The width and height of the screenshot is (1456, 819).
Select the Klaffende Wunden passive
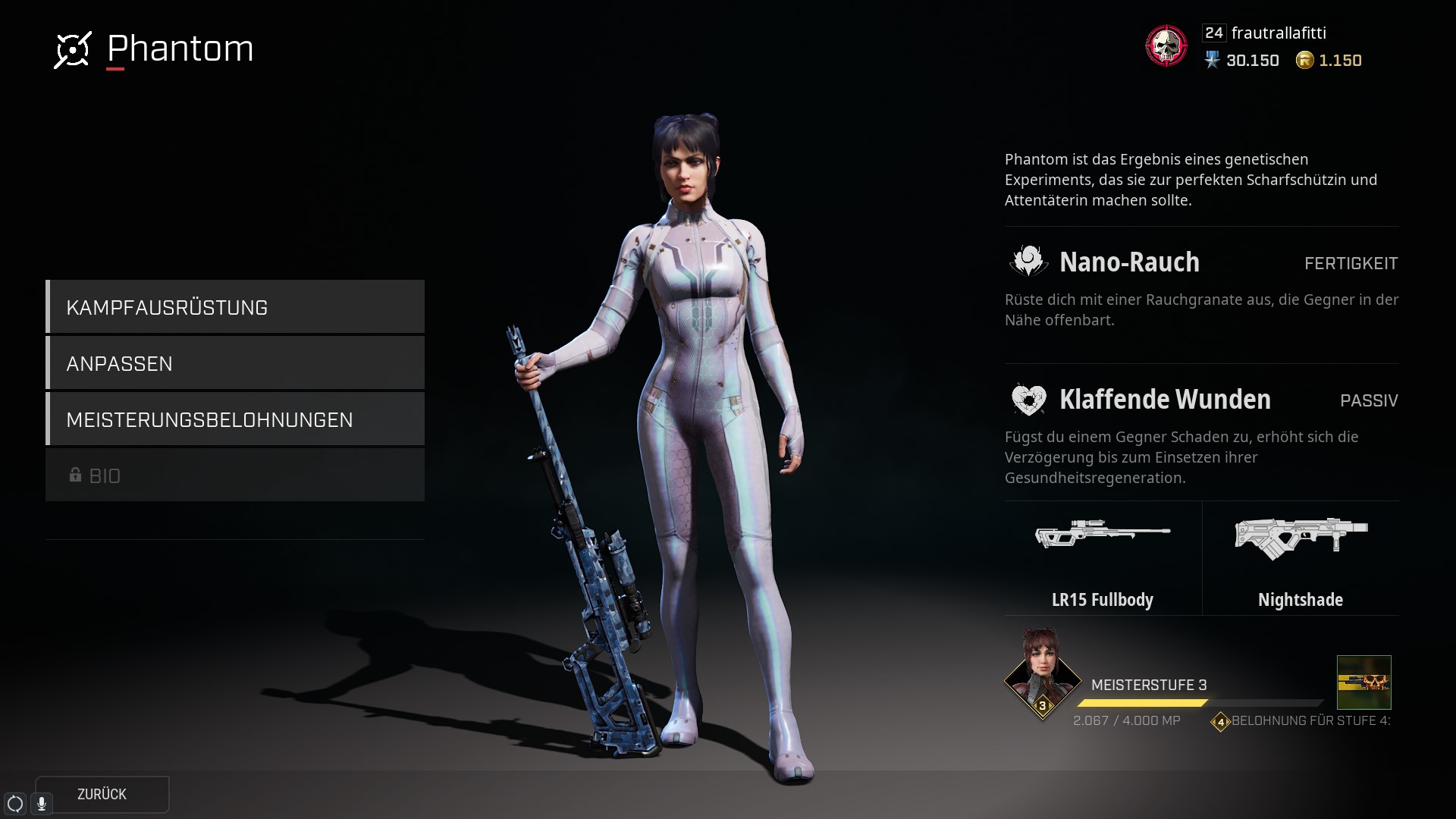click(x=1164, y=400)
